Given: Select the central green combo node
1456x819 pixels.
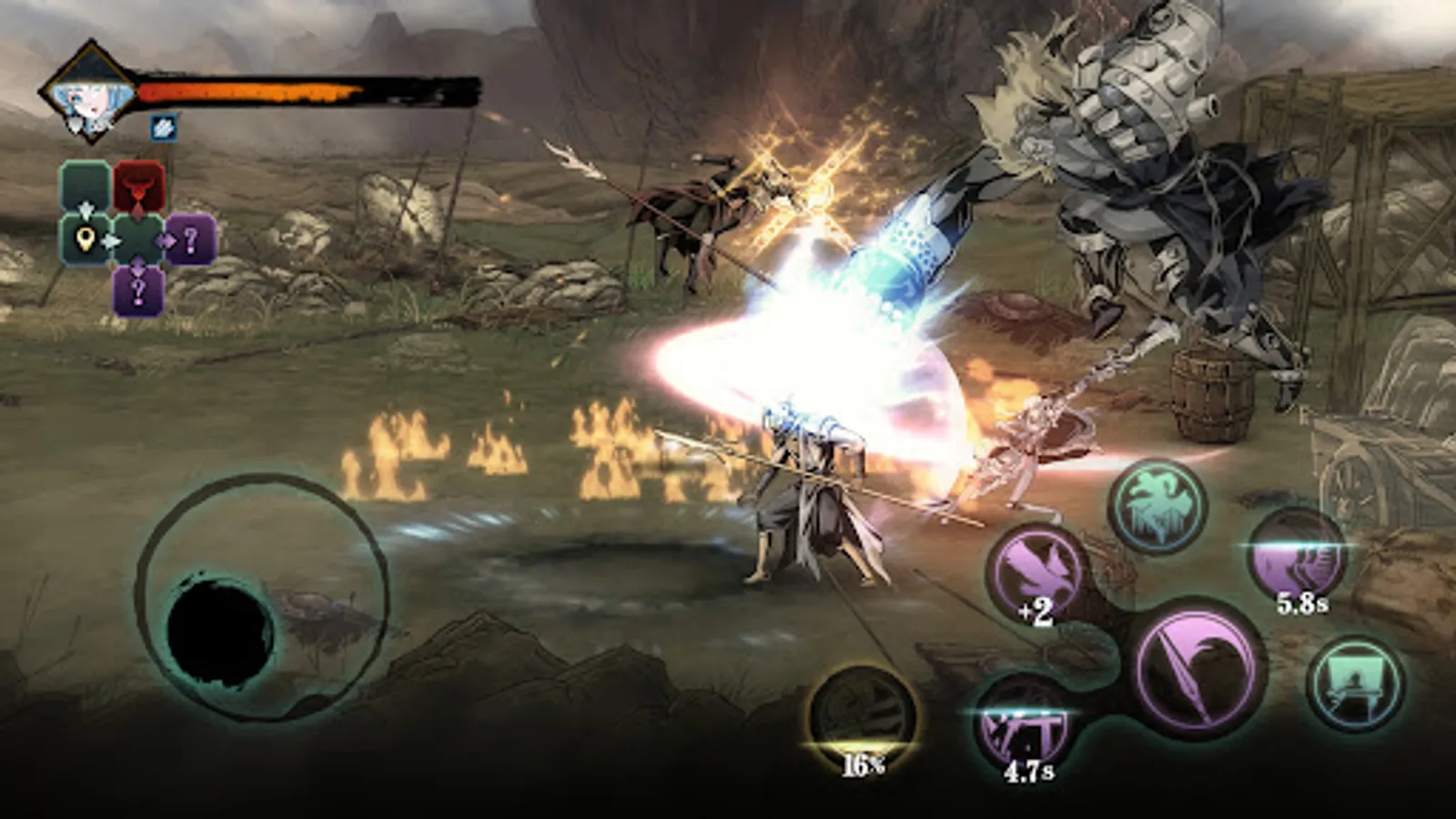Looking at the screenshot, I should (138, 240).
